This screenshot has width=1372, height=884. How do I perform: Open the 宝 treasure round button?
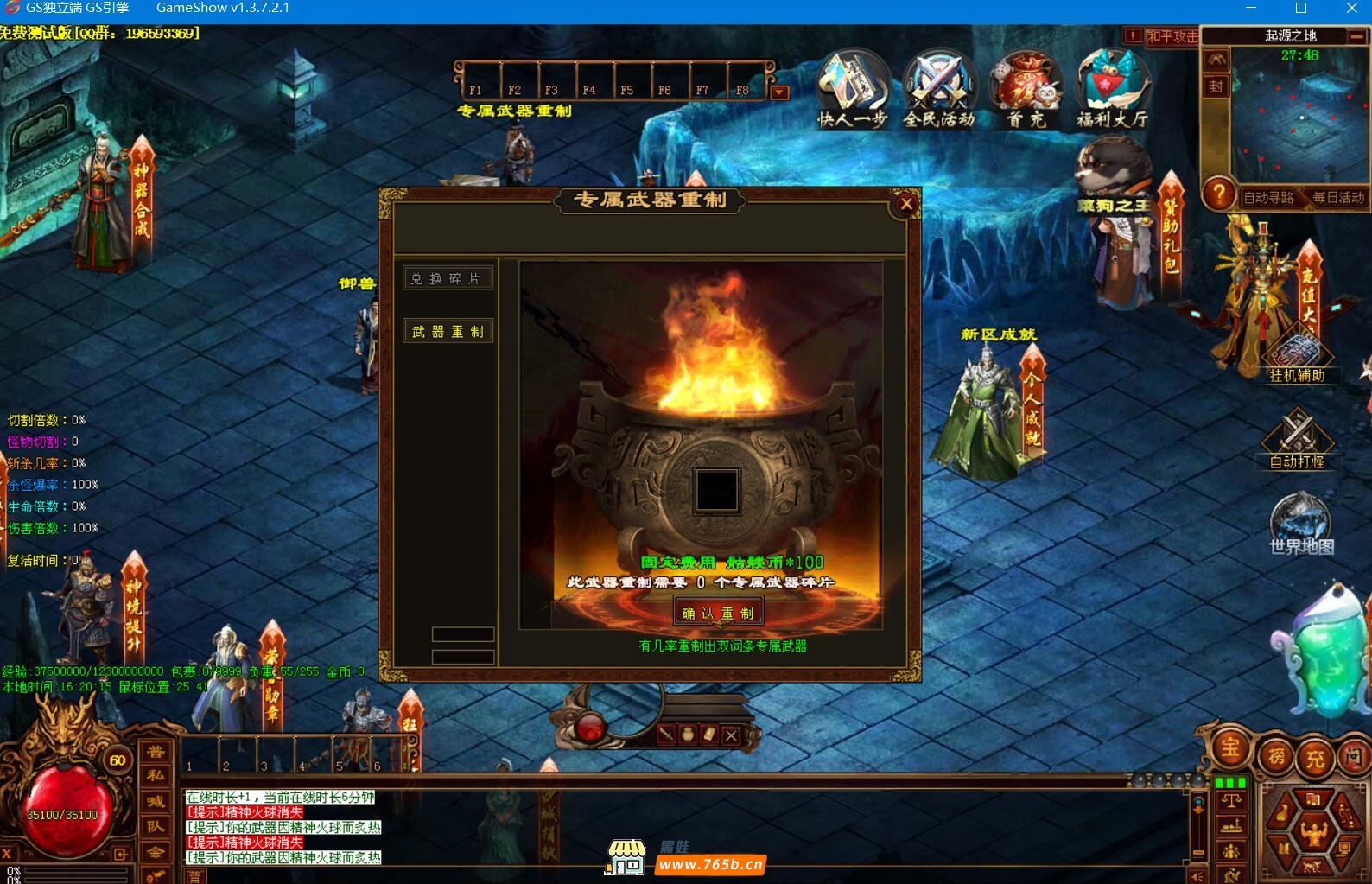pos(1230,748)
